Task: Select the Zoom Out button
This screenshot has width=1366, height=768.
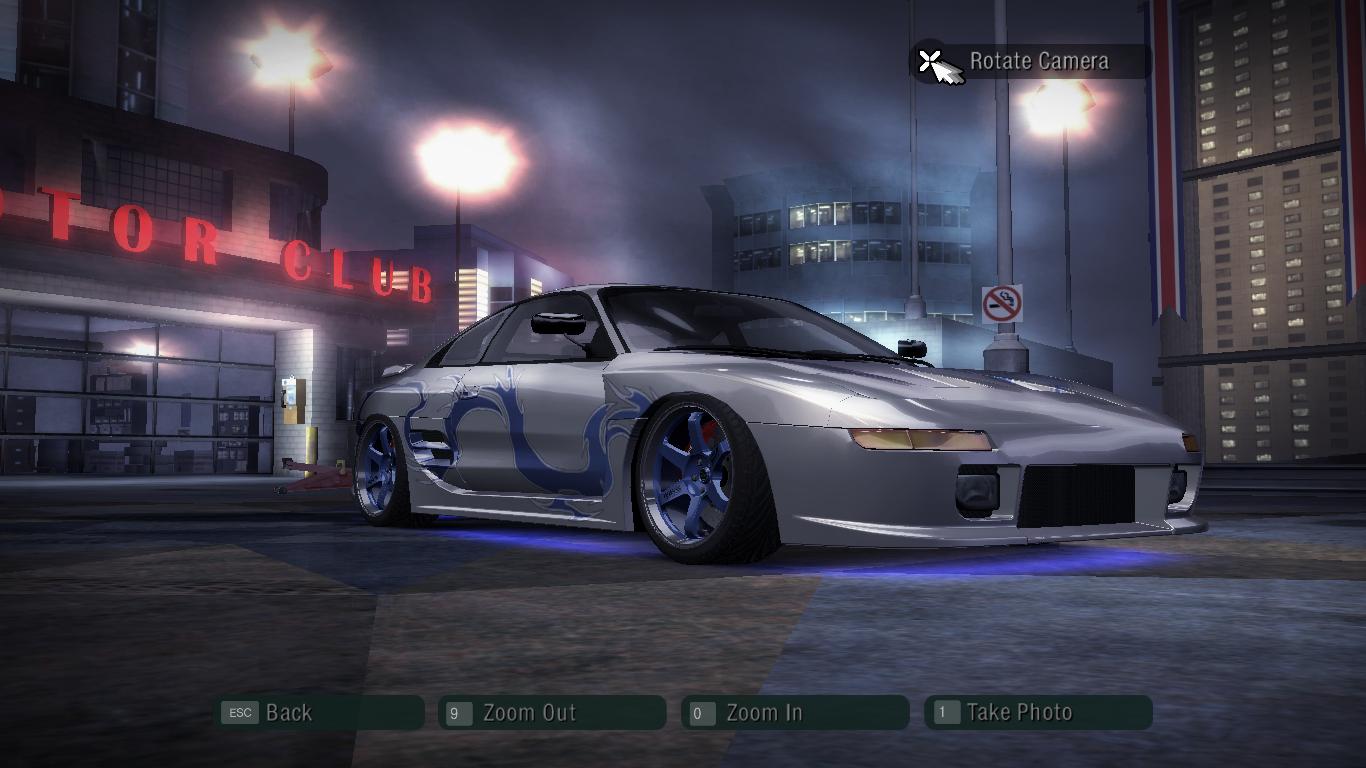Action: [552, 713]
